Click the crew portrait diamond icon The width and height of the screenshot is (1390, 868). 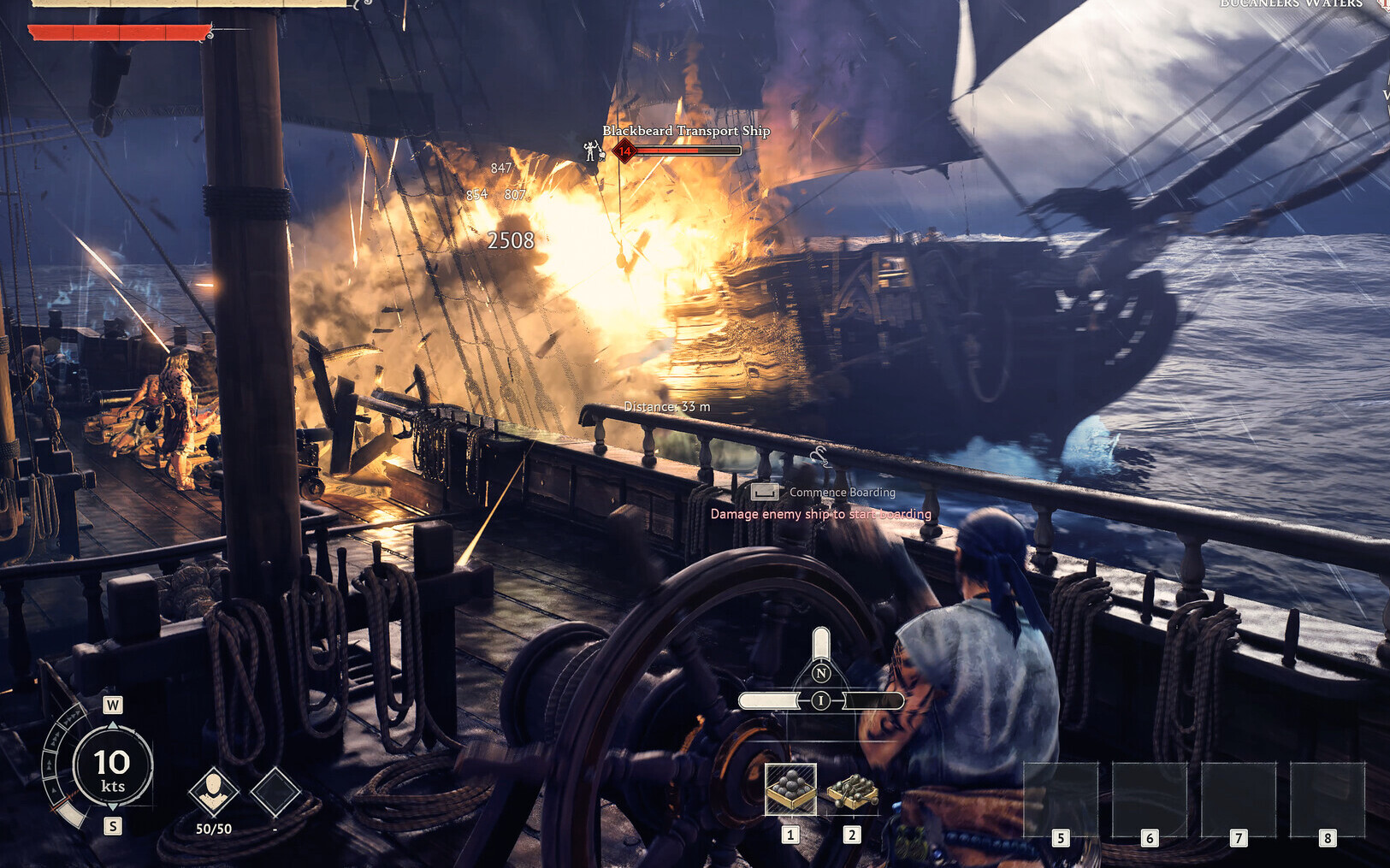(213, 791)
